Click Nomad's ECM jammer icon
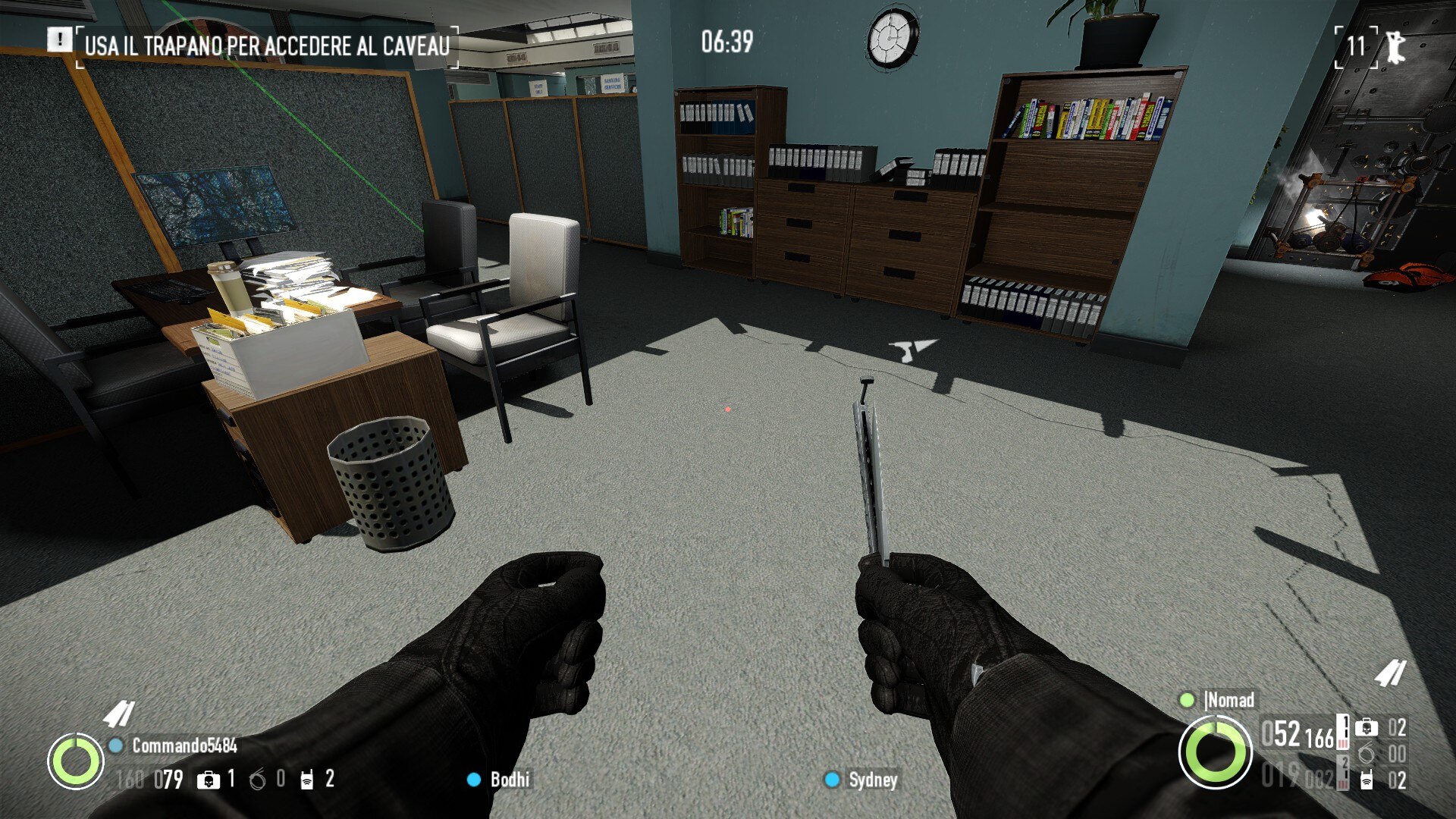Screen dimensions: 1456x819 (1367, 780)
